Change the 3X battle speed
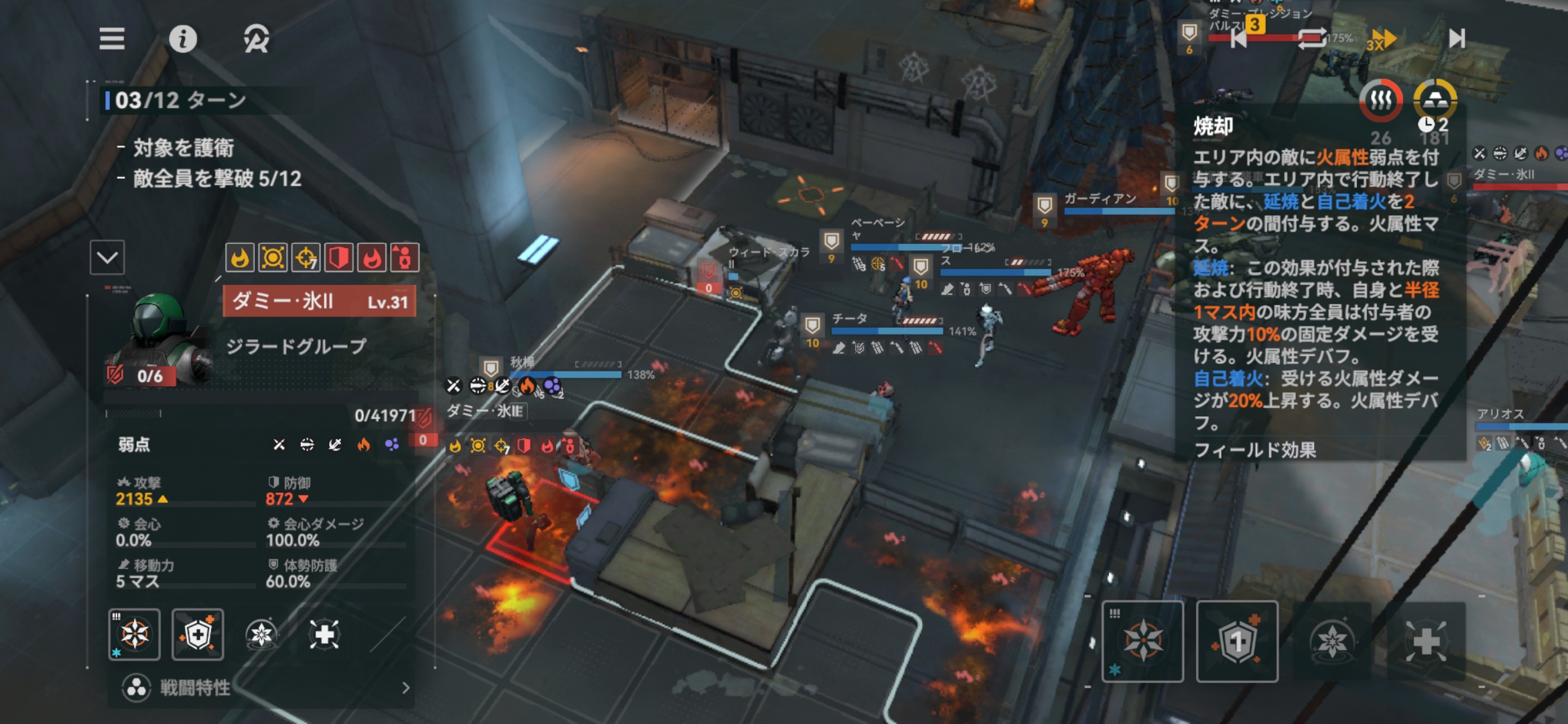Screen dimensions: 1568x724 tap(1380, 40)
